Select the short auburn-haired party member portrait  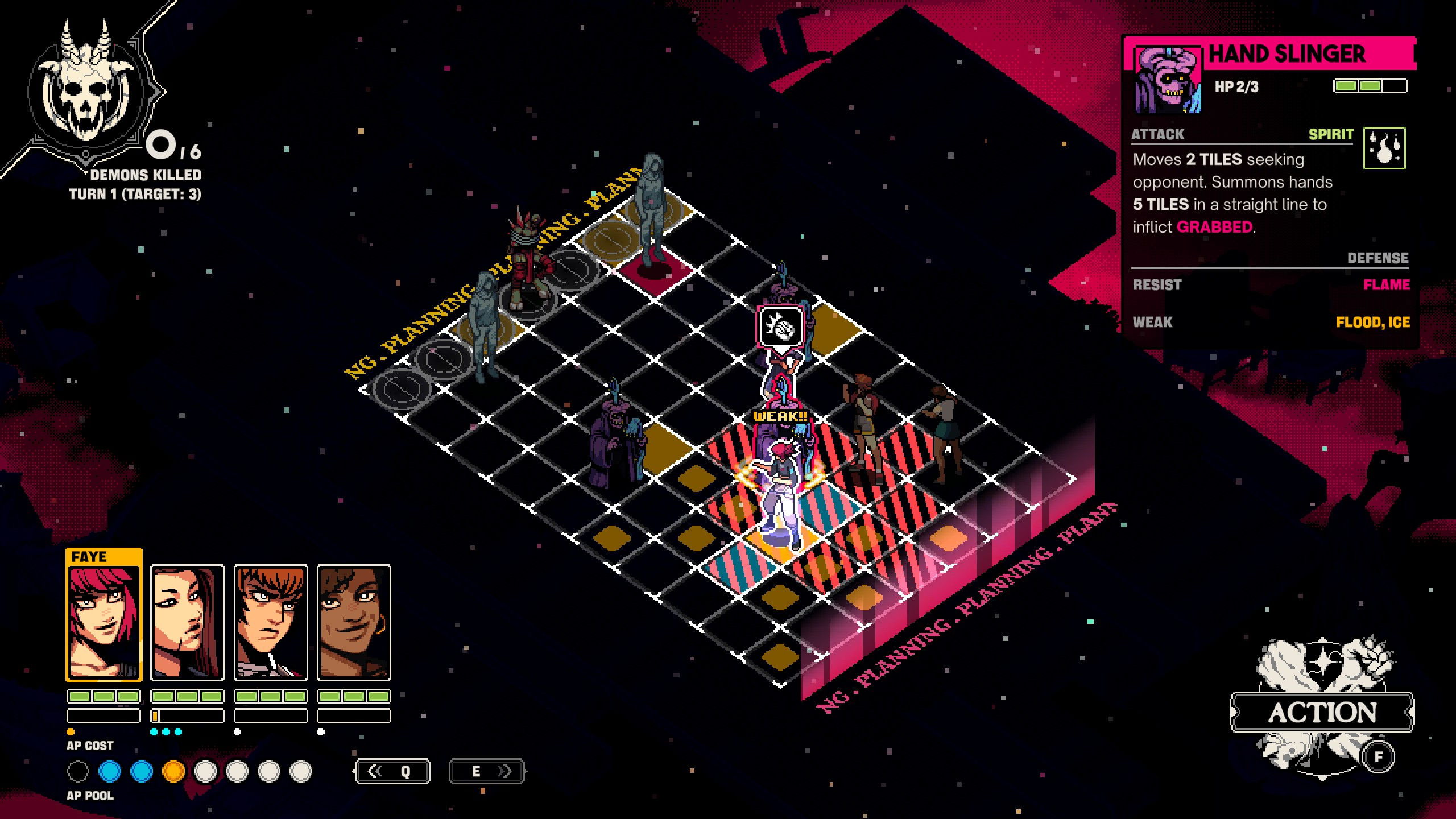271,622
